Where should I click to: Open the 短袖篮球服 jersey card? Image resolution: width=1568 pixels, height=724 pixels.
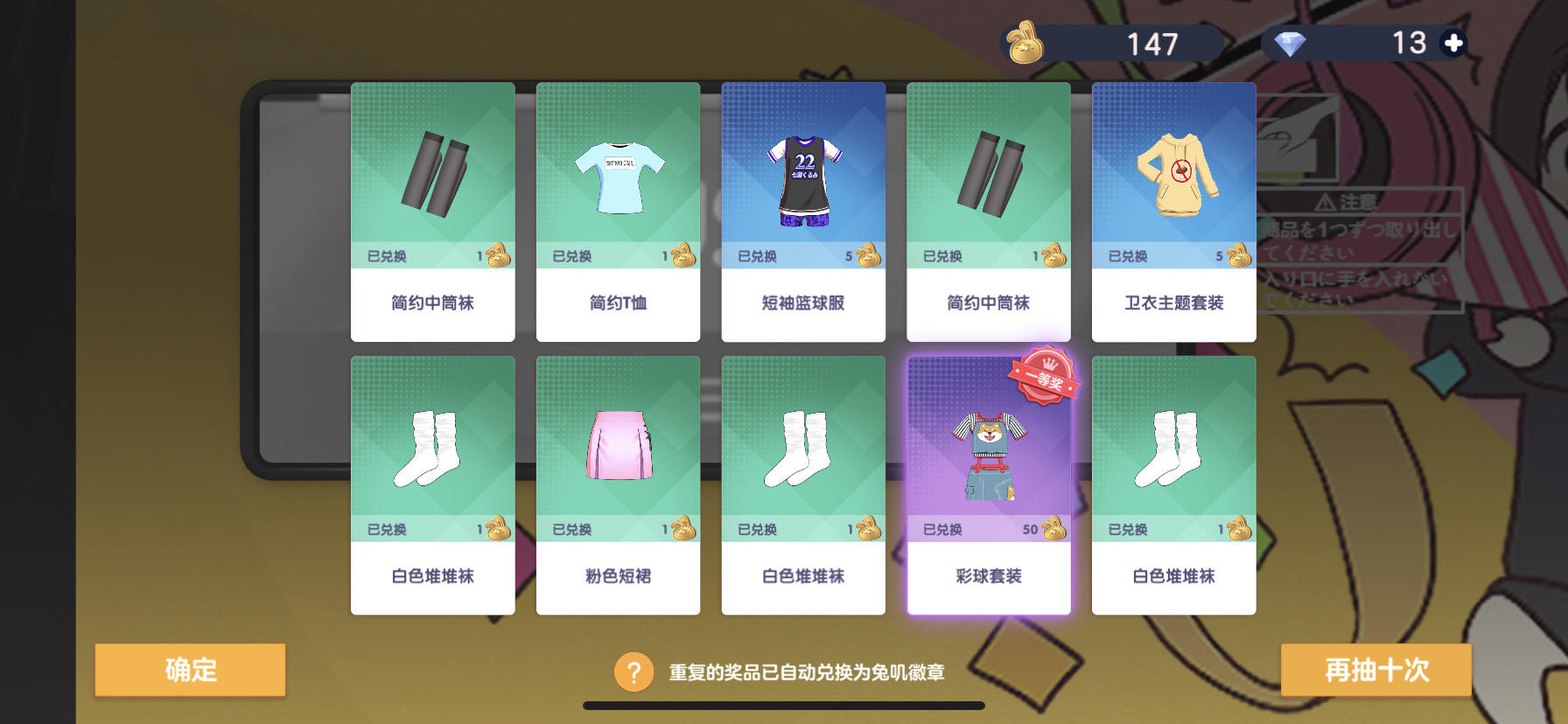pyautogui.click(x=803, y=210)
